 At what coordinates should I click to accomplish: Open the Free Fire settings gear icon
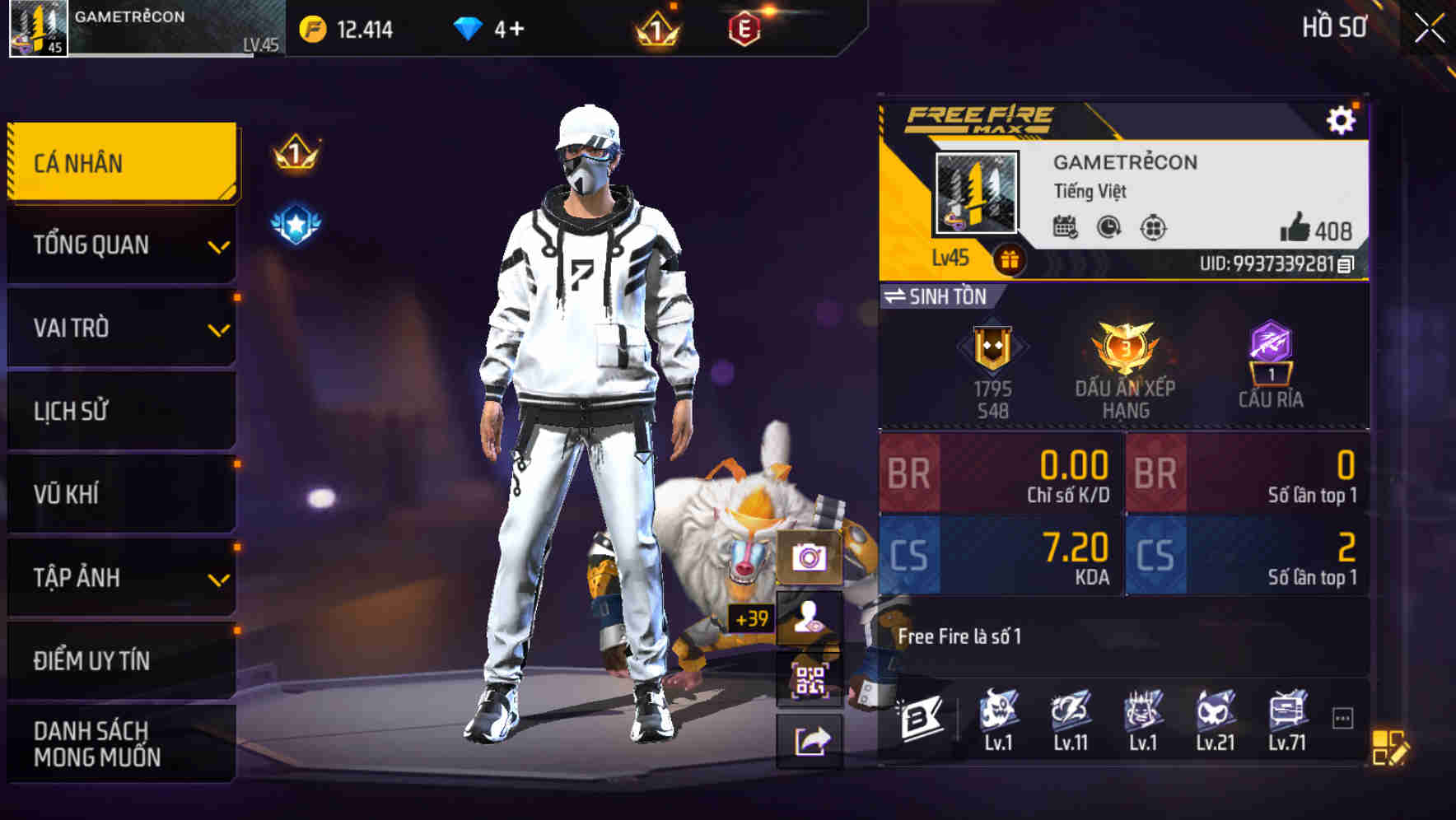tap(1342, 119)
